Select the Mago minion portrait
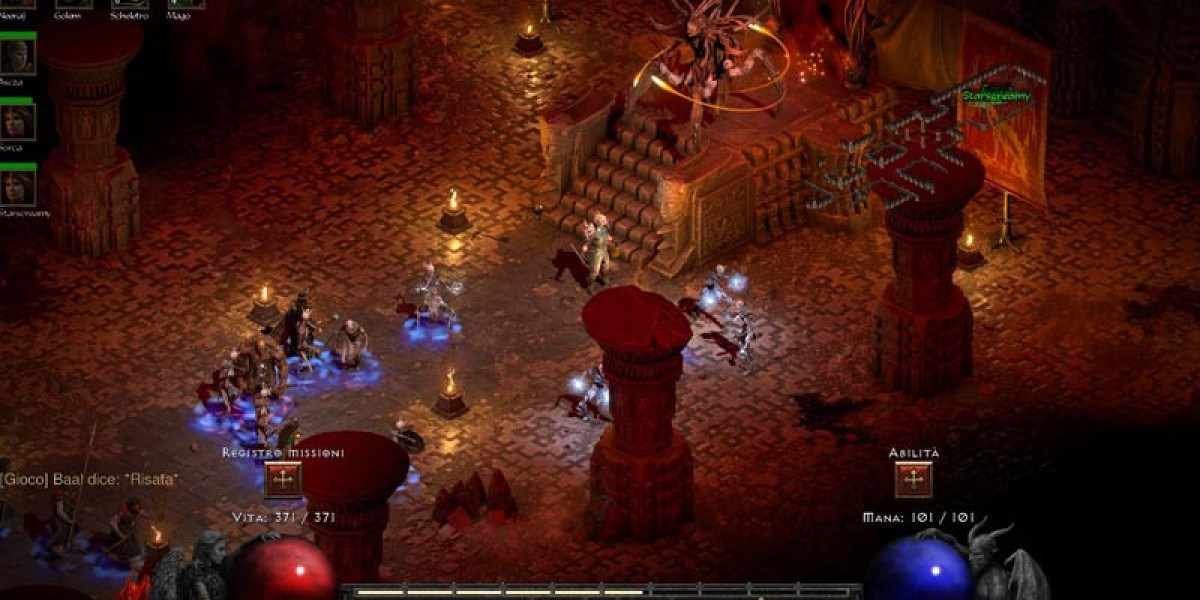The height and width of the screenshot is (600, 1200). (186, 4)
